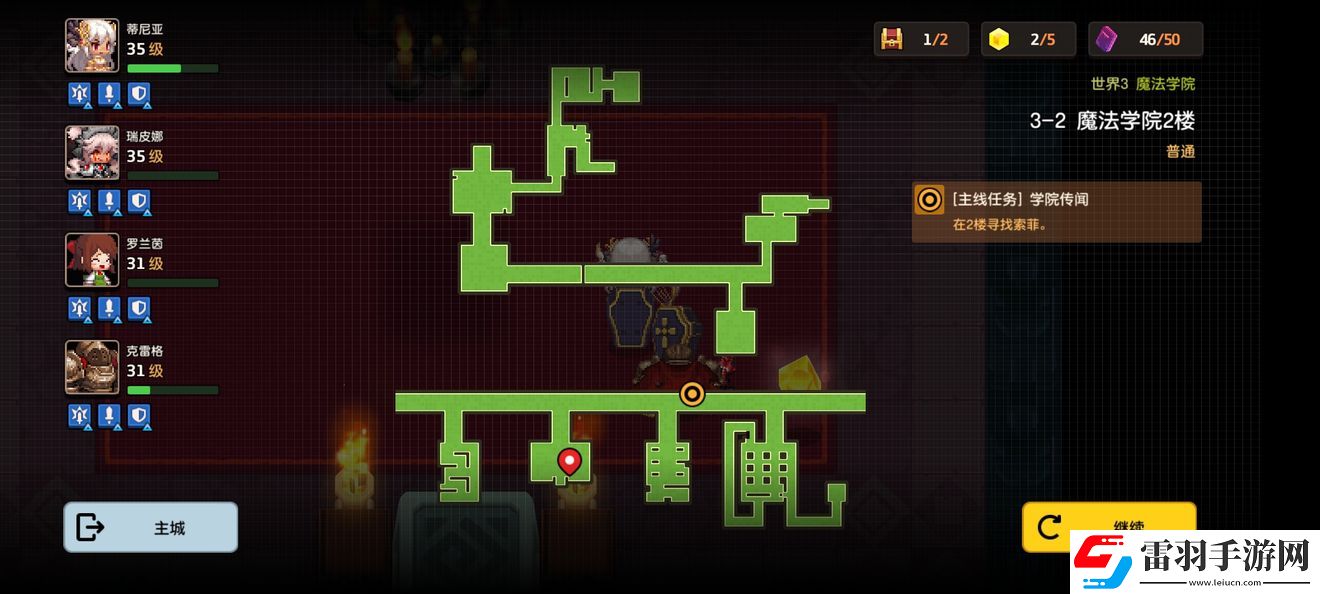
Task: Open the 学院传闻 main quest tracker
Action: point(1056,211)
